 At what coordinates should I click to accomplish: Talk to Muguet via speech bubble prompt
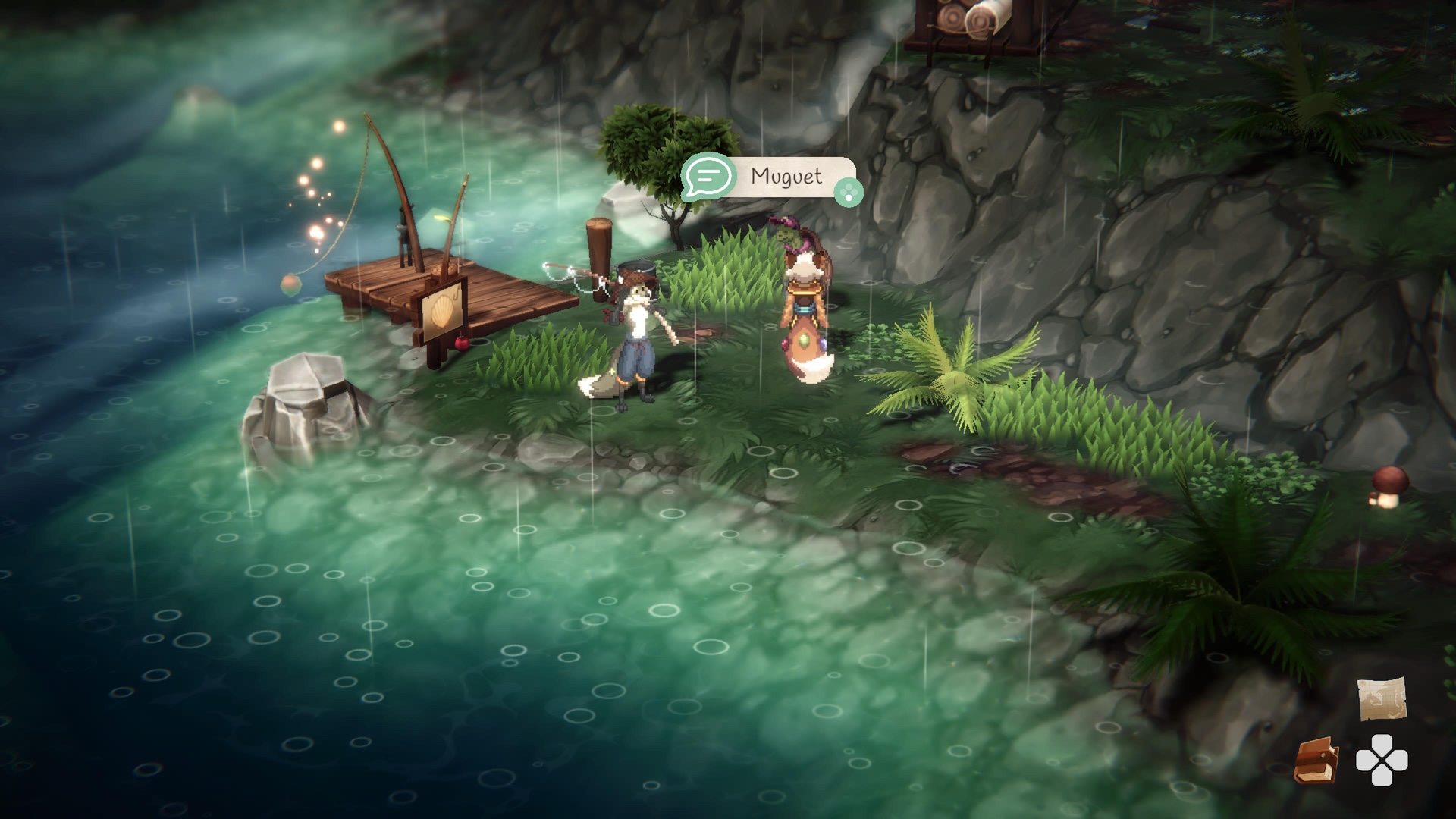[x=709, y=177]
